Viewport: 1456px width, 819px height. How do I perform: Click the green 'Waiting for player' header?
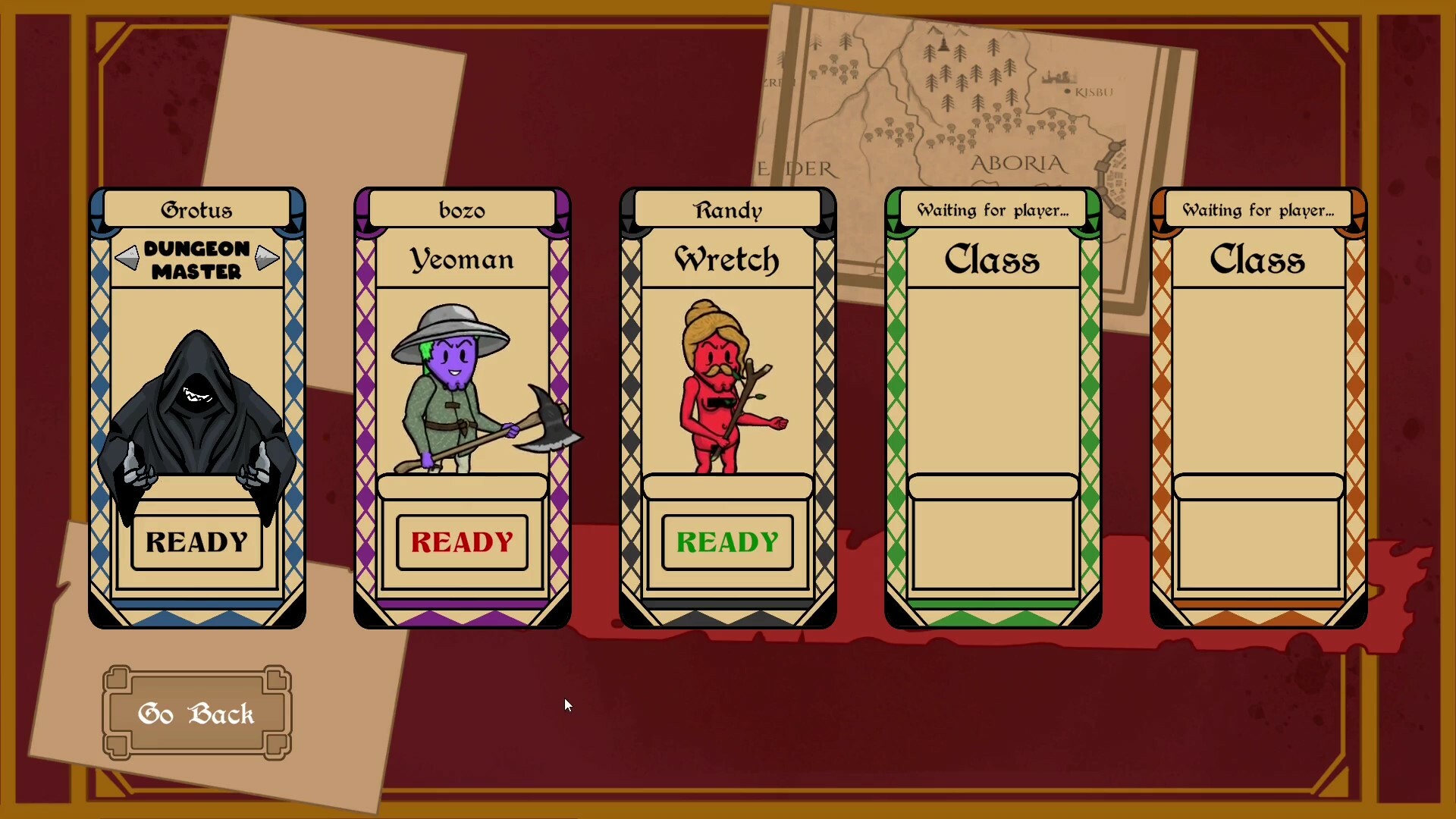tap(992, 210)
